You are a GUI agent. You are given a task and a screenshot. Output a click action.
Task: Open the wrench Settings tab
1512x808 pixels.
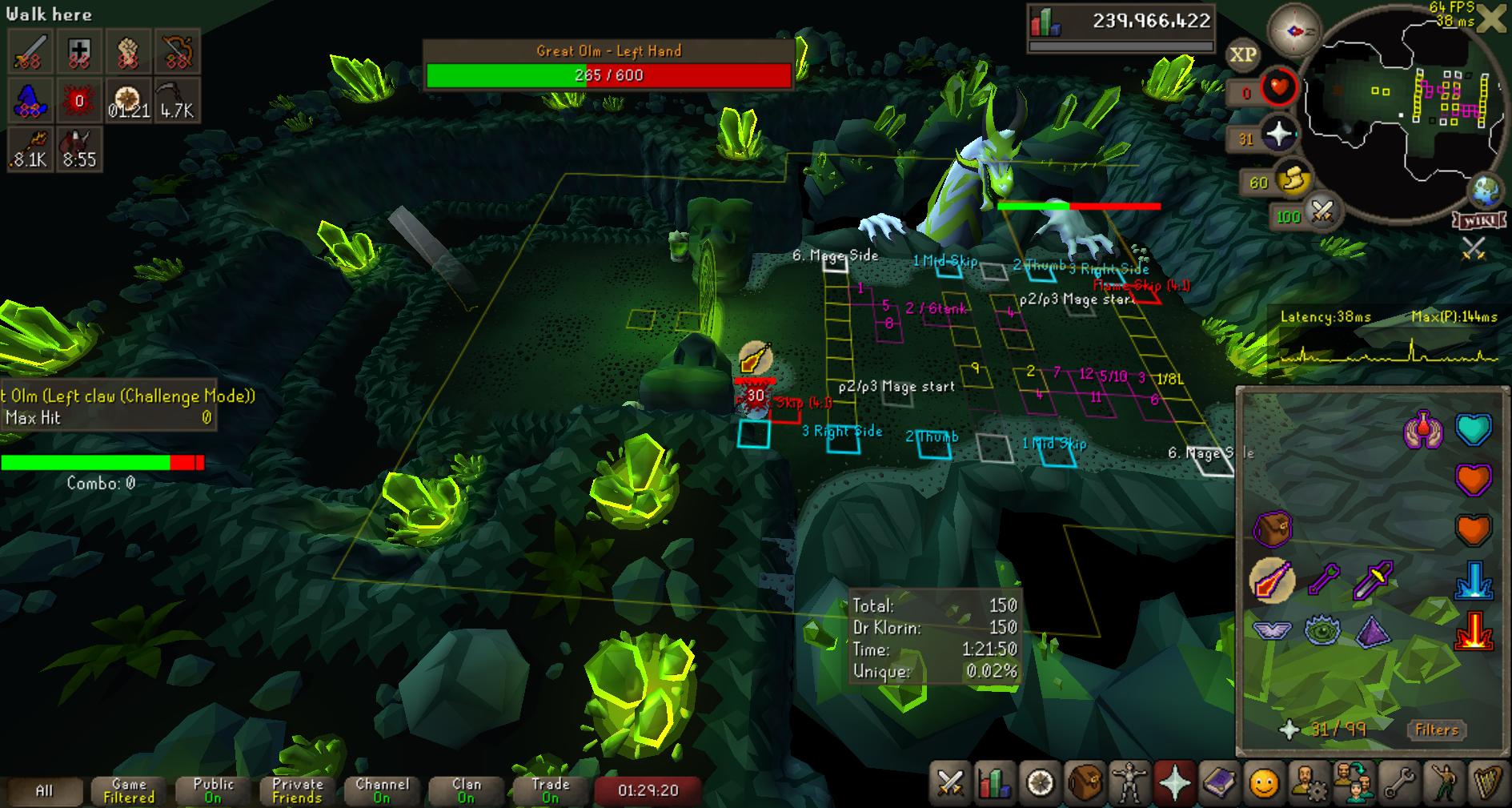coord(1398,783)
